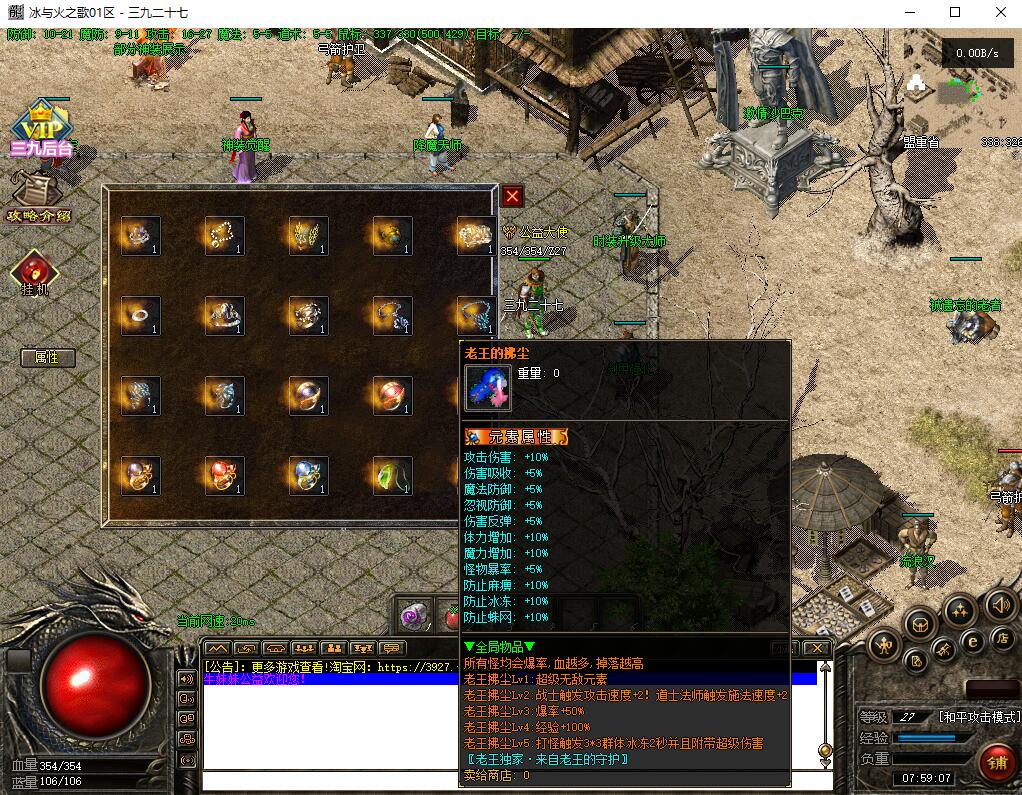Open the bag chest icon
The width and height of the screenshot is (1022, 795).
pos(921,624)
